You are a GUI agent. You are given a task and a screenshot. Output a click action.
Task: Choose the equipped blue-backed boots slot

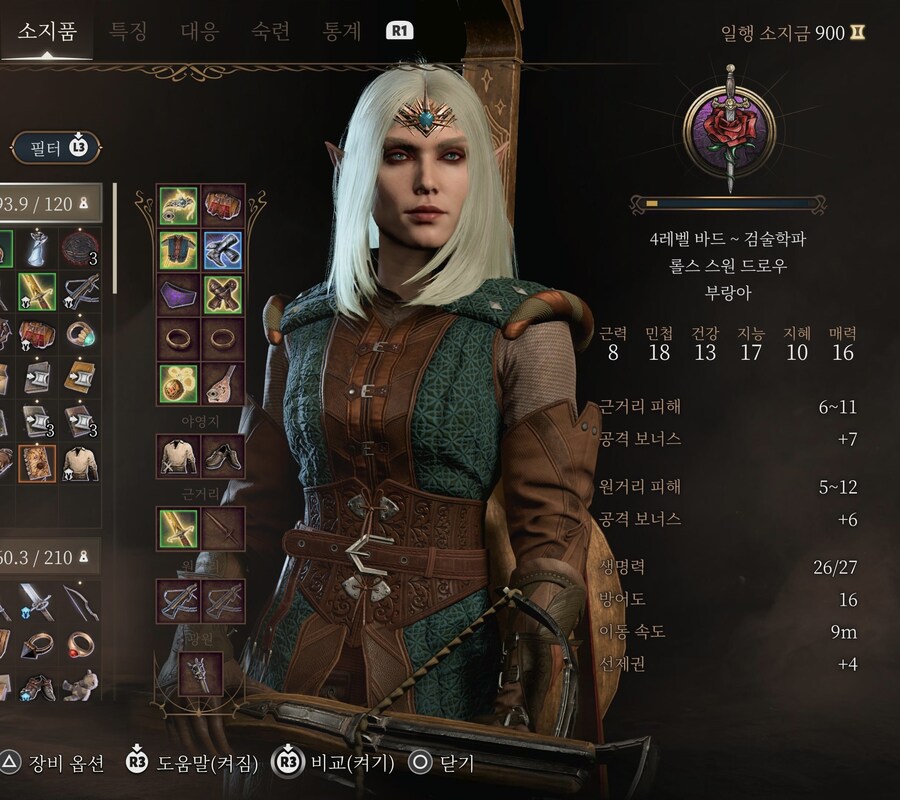pos(223,250)
